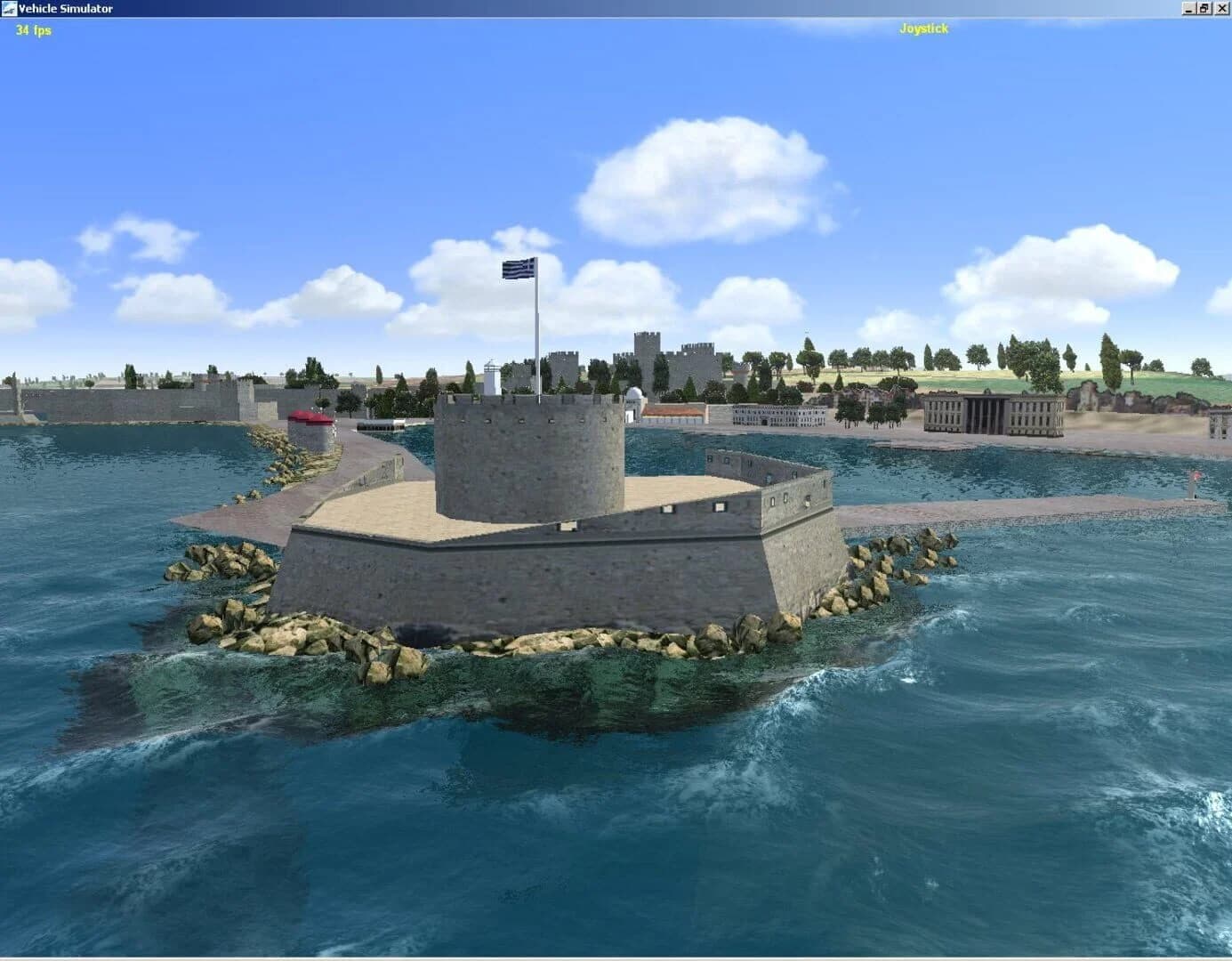Click the Greek flag atop the flagpole
Screen dimensions: 1232x961
point(518,266)
